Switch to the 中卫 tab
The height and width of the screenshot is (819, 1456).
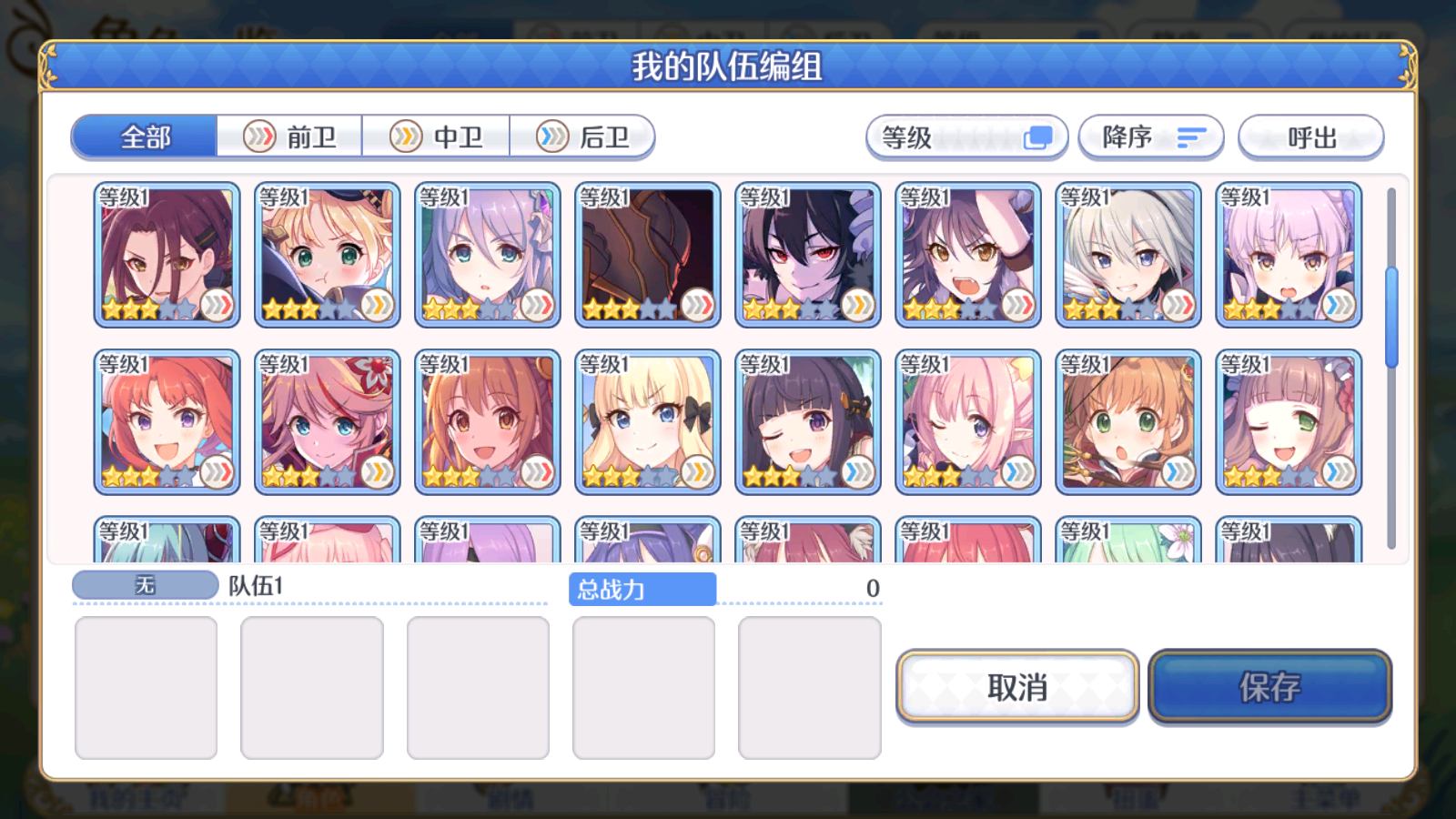pyautogui.click(x=437, y=136)
